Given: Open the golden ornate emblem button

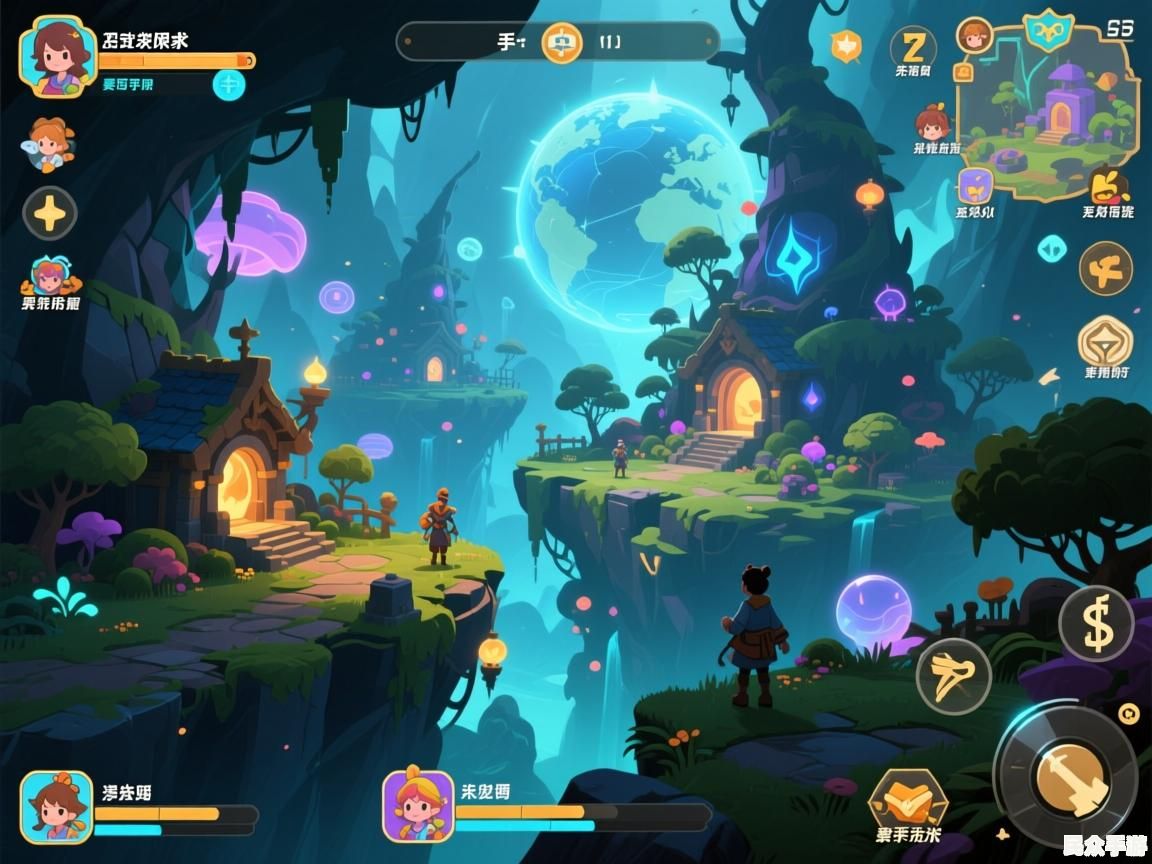Looking at the screenshot, I should click(1106, 342).
